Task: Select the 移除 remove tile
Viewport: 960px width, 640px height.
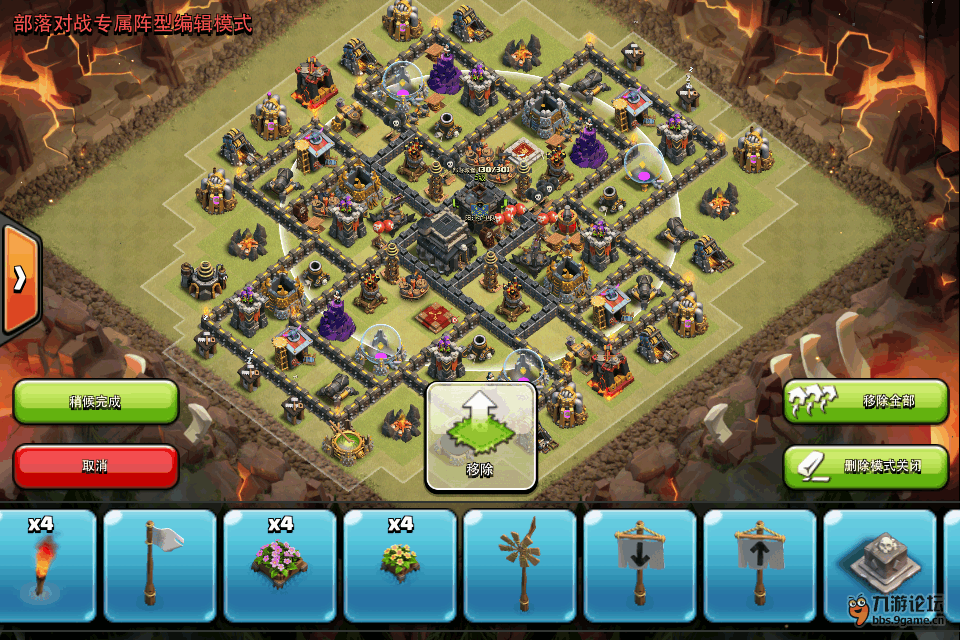Action: click(481, 437)
